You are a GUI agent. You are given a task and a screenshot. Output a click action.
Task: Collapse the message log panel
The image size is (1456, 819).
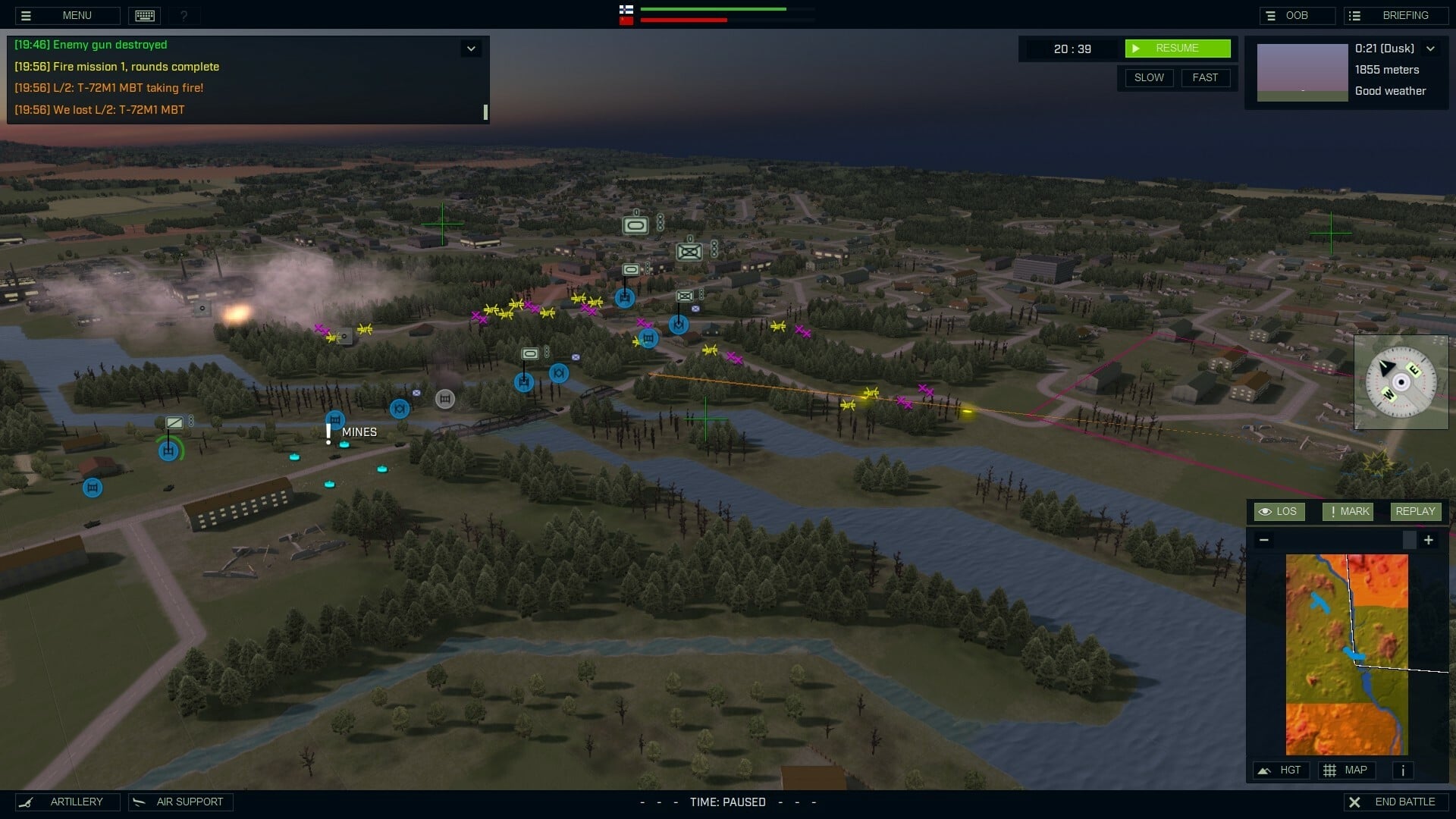pyautogui.click(x=472, y=48)
